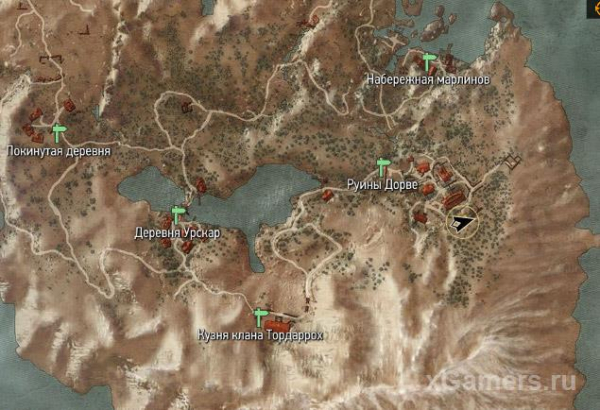Click the Кузня клана Тордаррох signpost

(262, 317)
